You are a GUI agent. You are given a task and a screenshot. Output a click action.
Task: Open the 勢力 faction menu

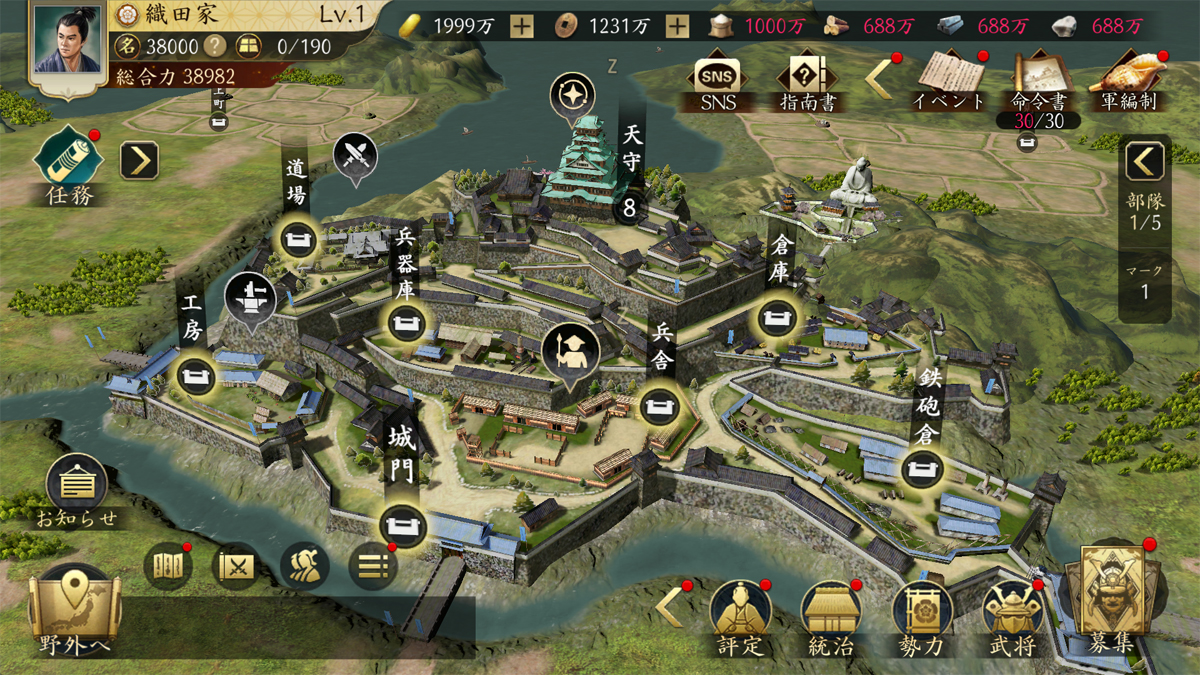(x=922, y=614)
